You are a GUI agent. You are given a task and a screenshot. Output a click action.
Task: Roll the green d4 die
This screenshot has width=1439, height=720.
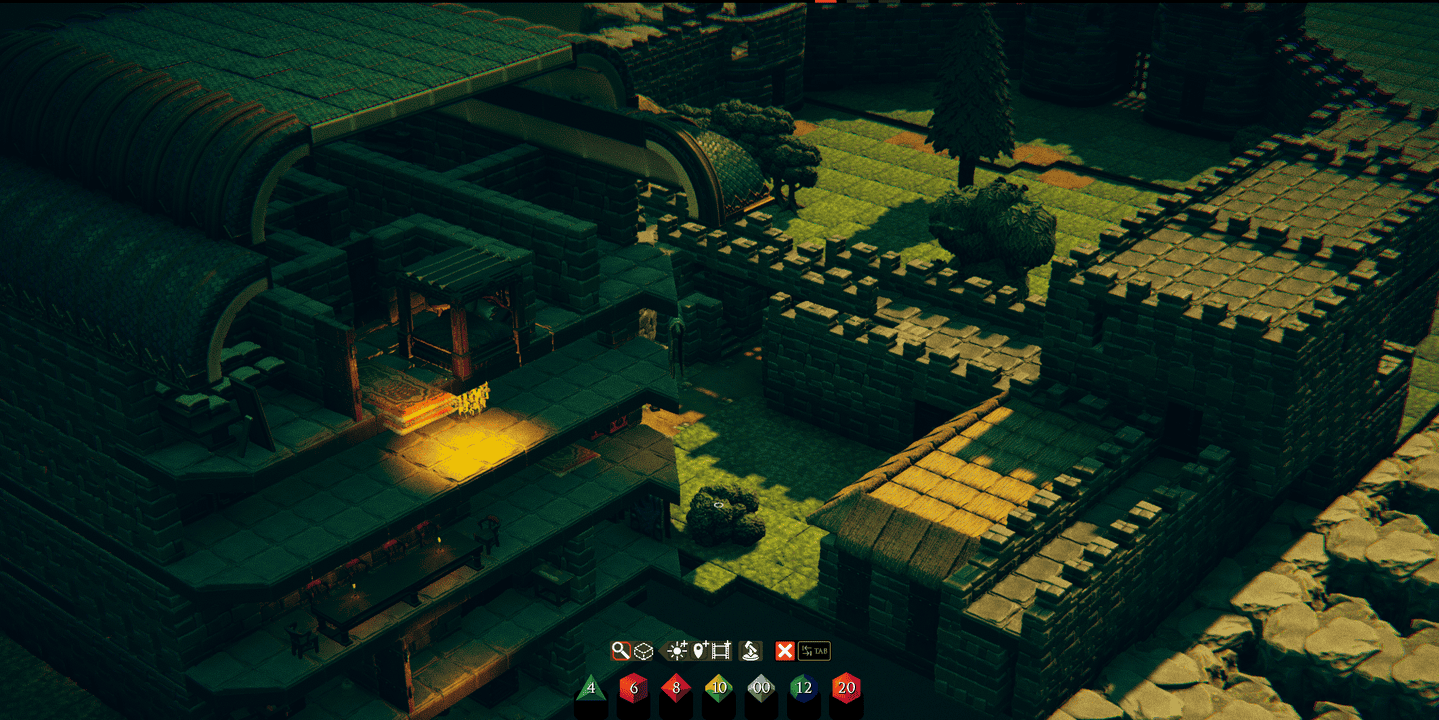coord(590,687)
